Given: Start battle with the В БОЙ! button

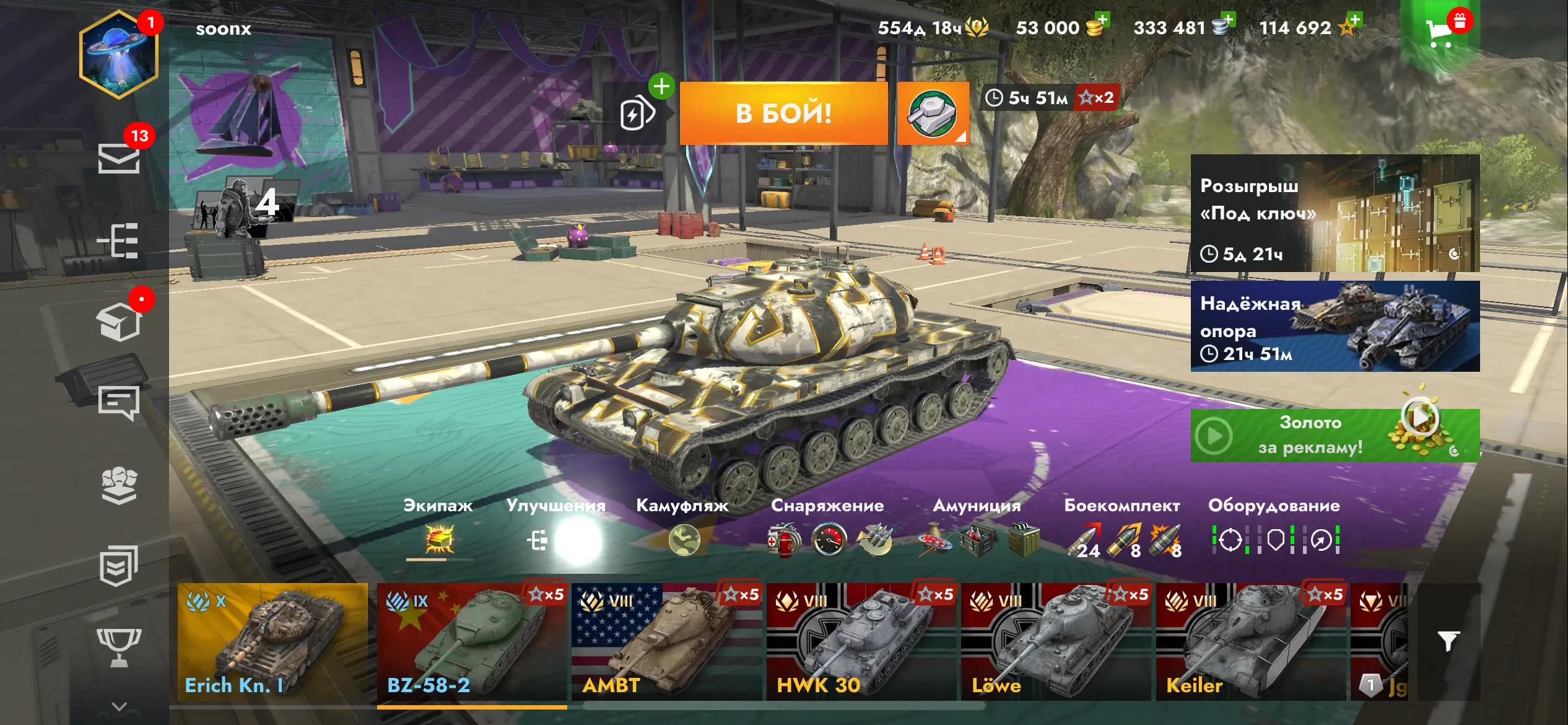Looking at the screenshot, I should point(783,113).
